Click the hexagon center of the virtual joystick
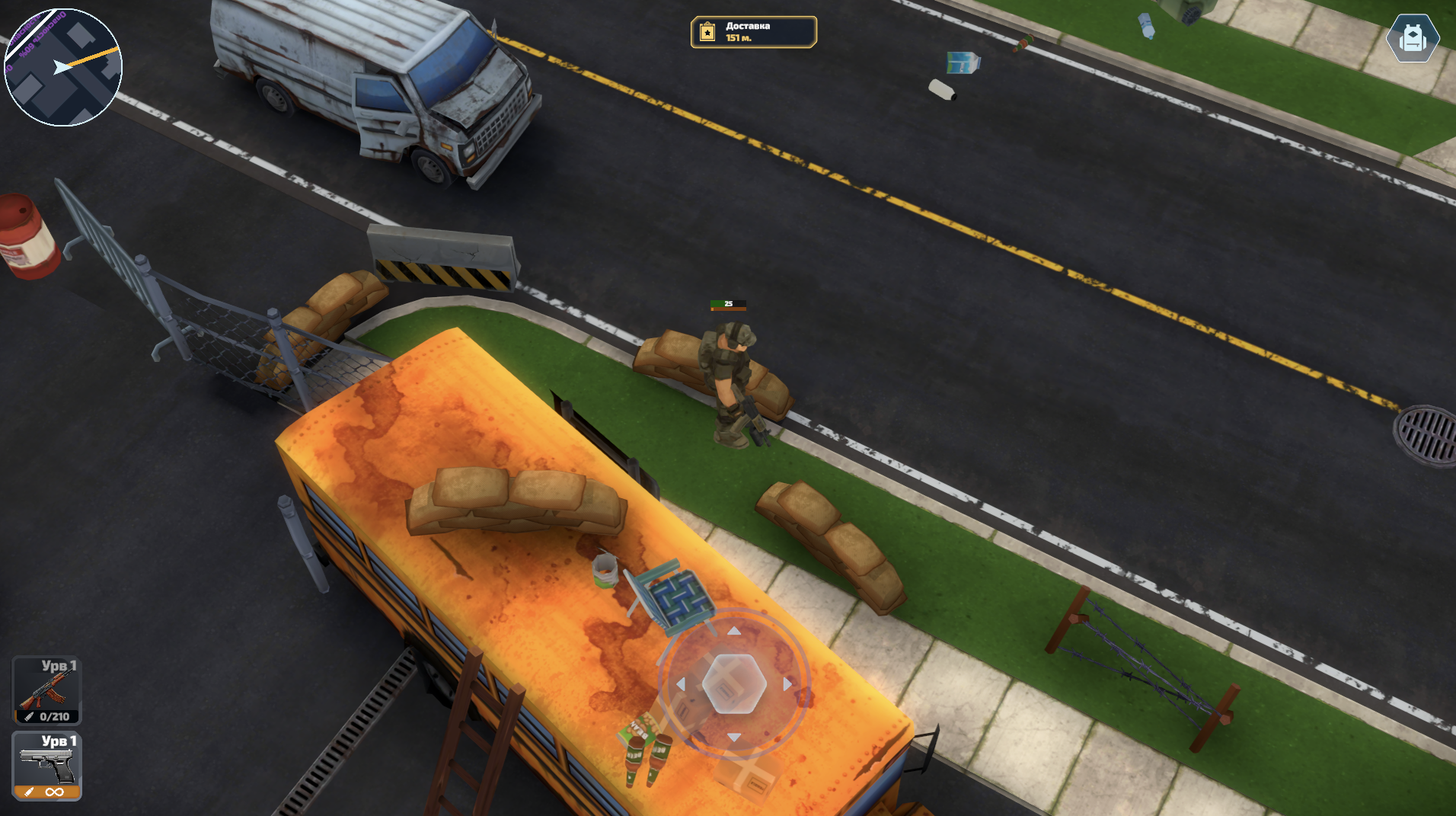1456x816 pixels. tap(735, 686)
